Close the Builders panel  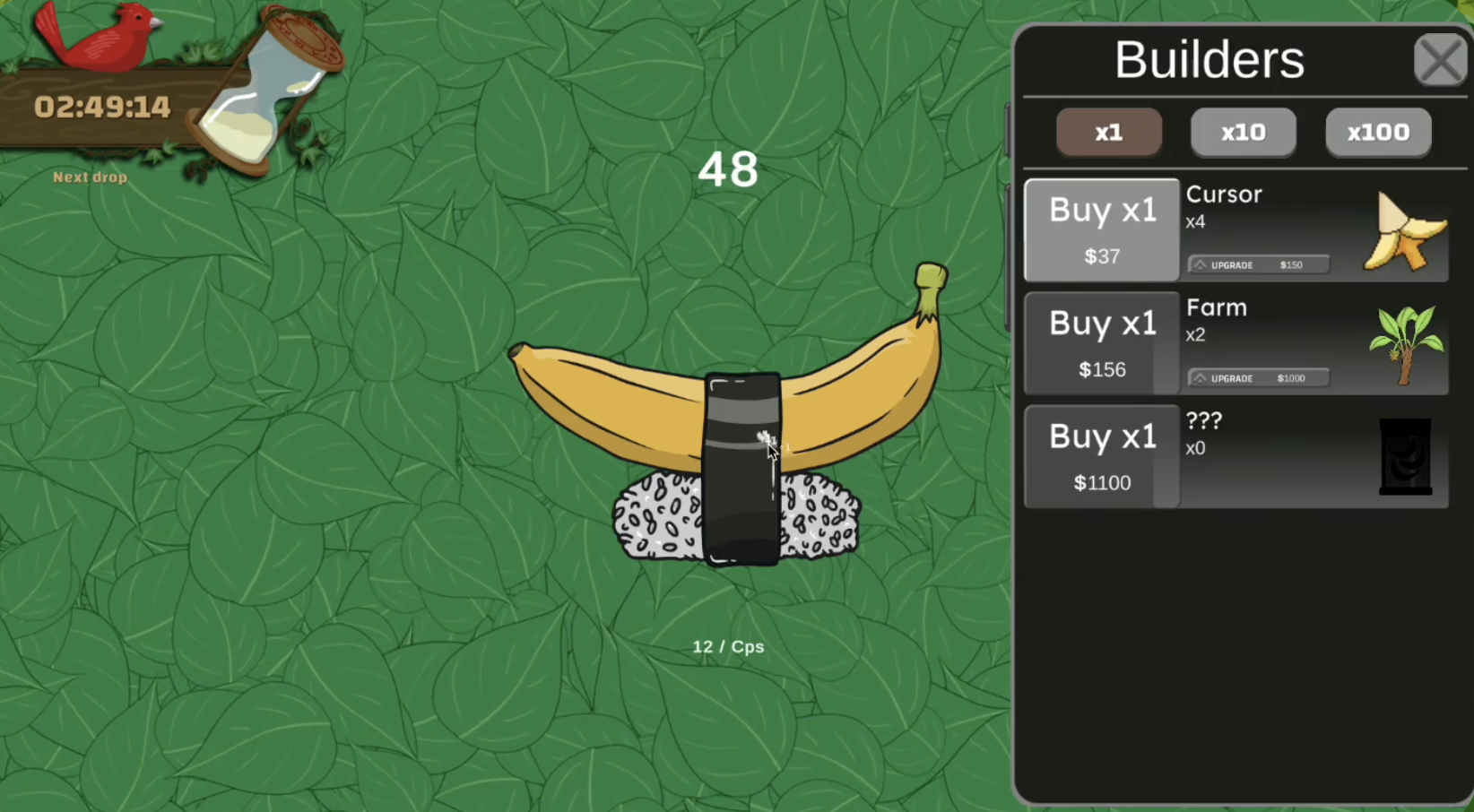(1440, 59)
